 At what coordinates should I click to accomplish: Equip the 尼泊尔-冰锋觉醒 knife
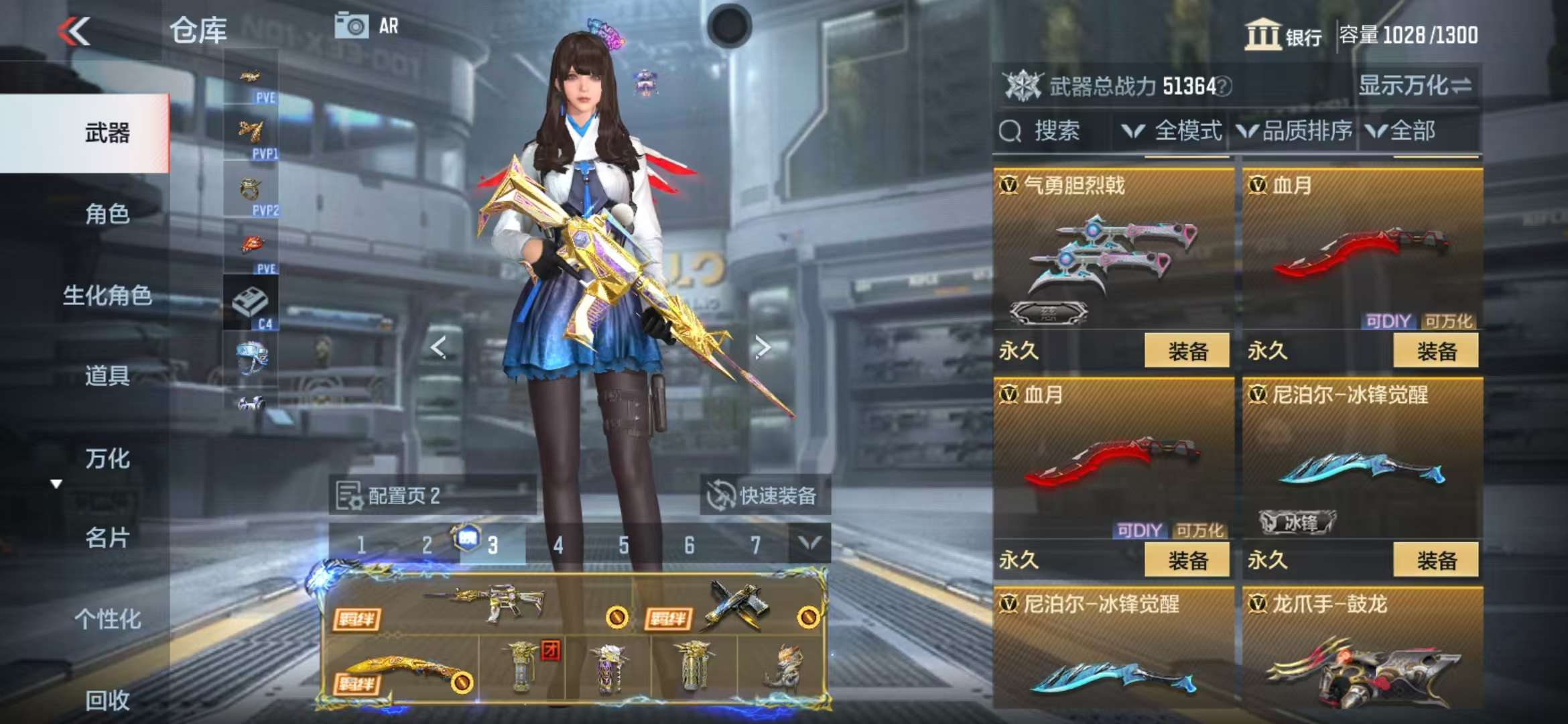pos(1435,560)
